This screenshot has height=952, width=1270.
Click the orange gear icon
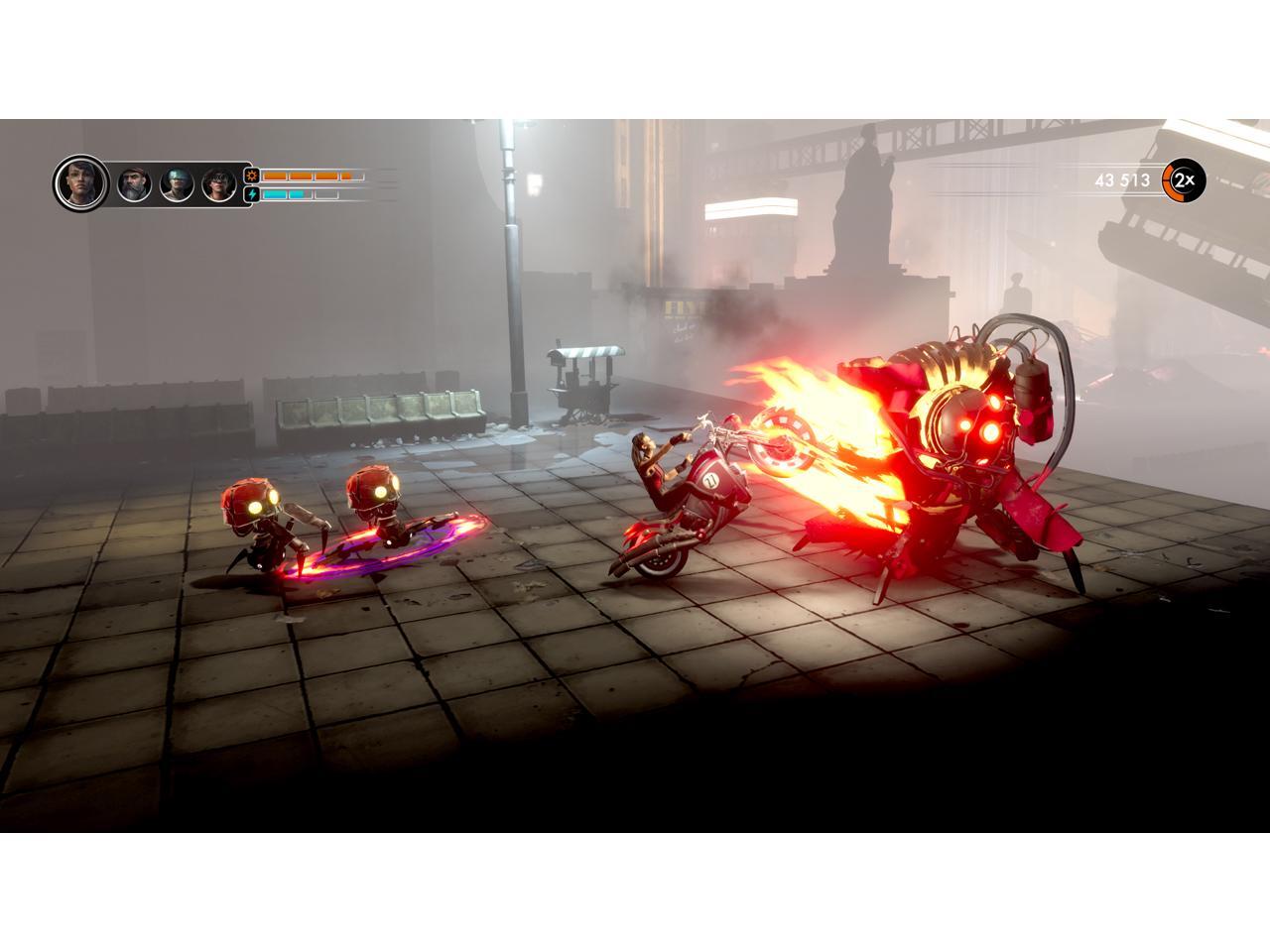pos(252,176)
